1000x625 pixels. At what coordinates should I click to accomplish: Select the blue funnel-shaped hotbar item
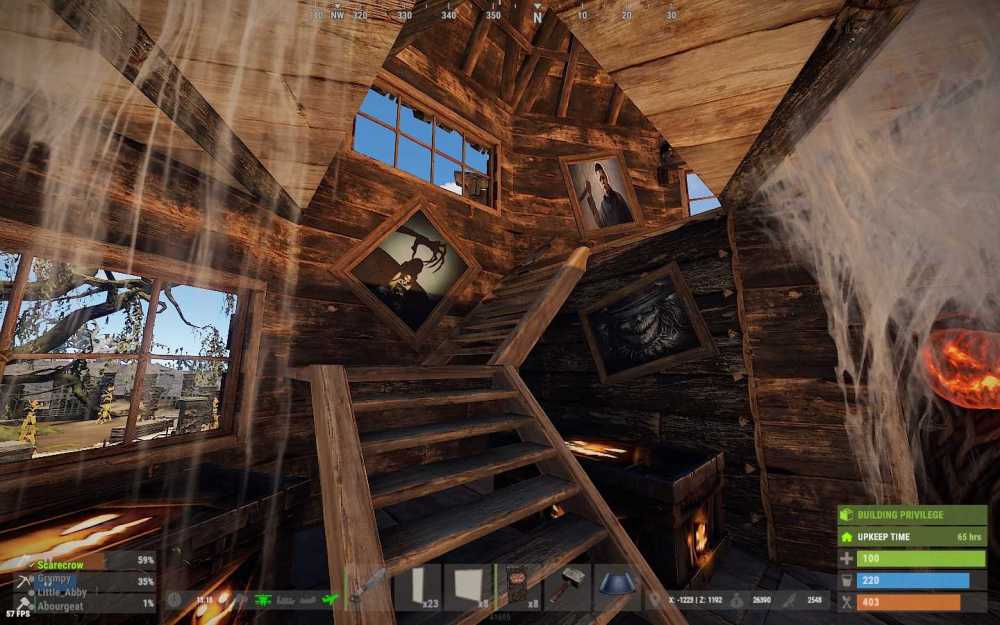coord(616,586)
